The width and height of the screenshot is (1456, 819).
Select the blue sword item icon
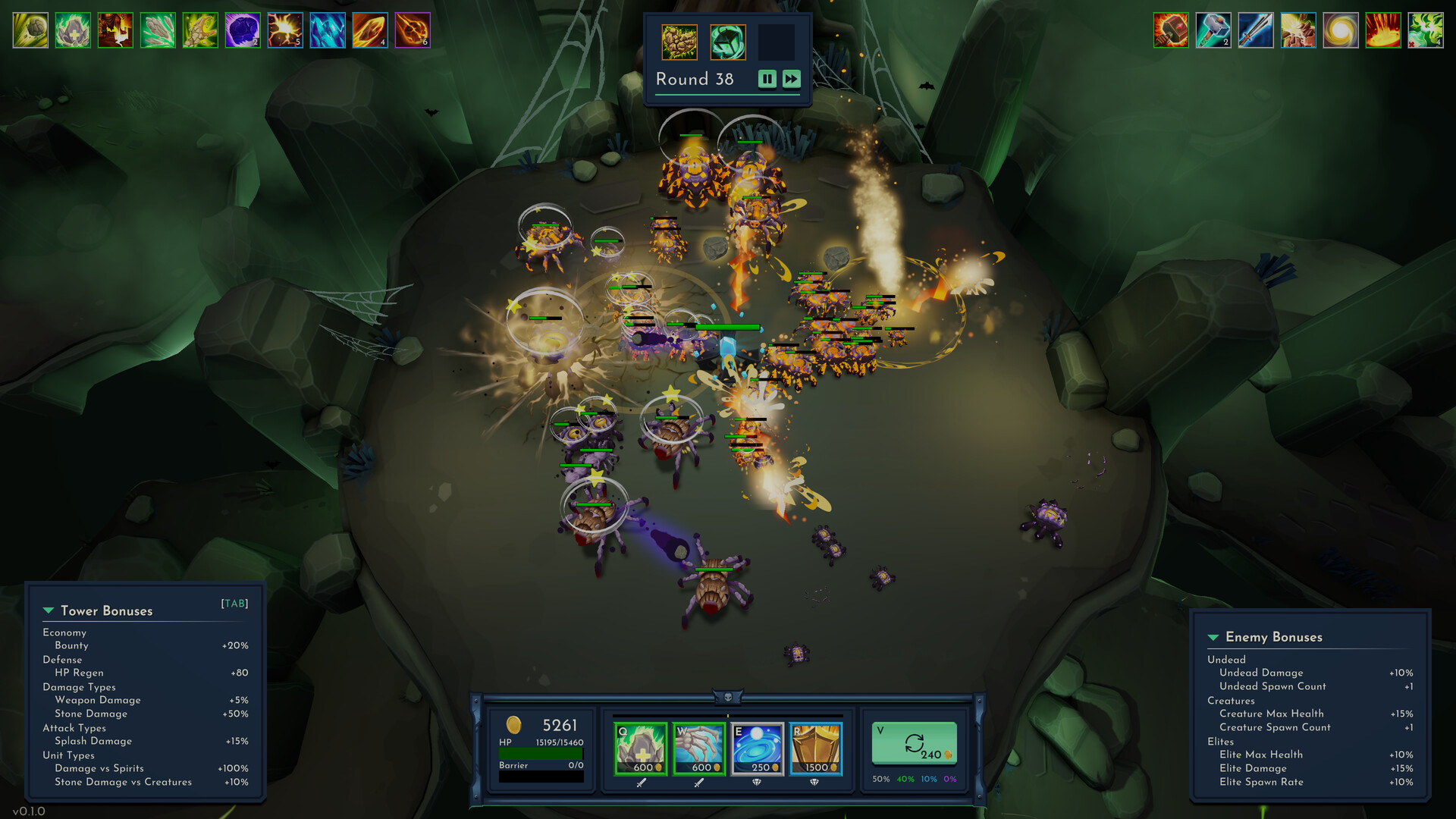click(1256, 31)
